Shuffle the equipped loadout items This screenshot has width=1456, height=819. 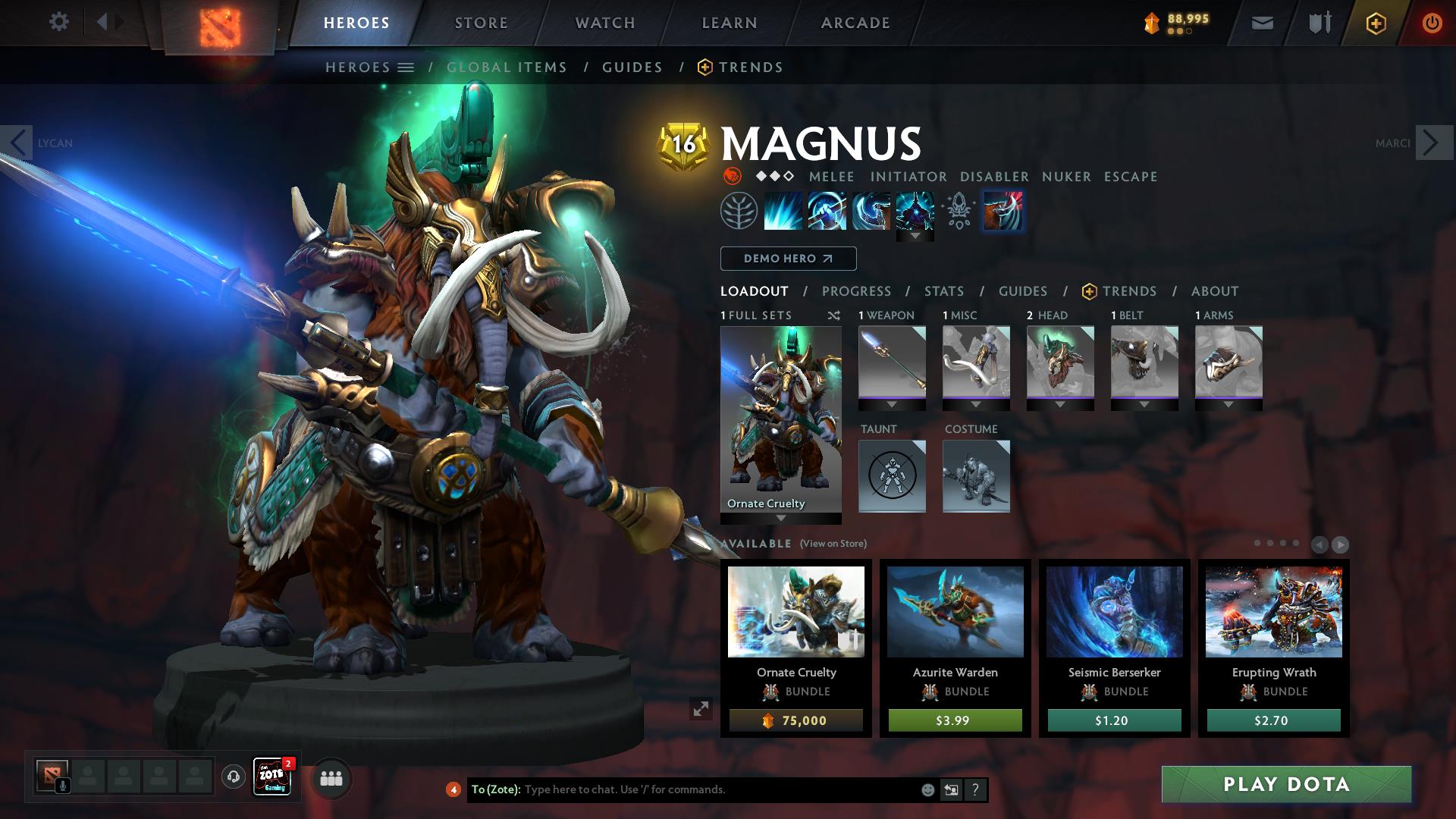(834, 315)
